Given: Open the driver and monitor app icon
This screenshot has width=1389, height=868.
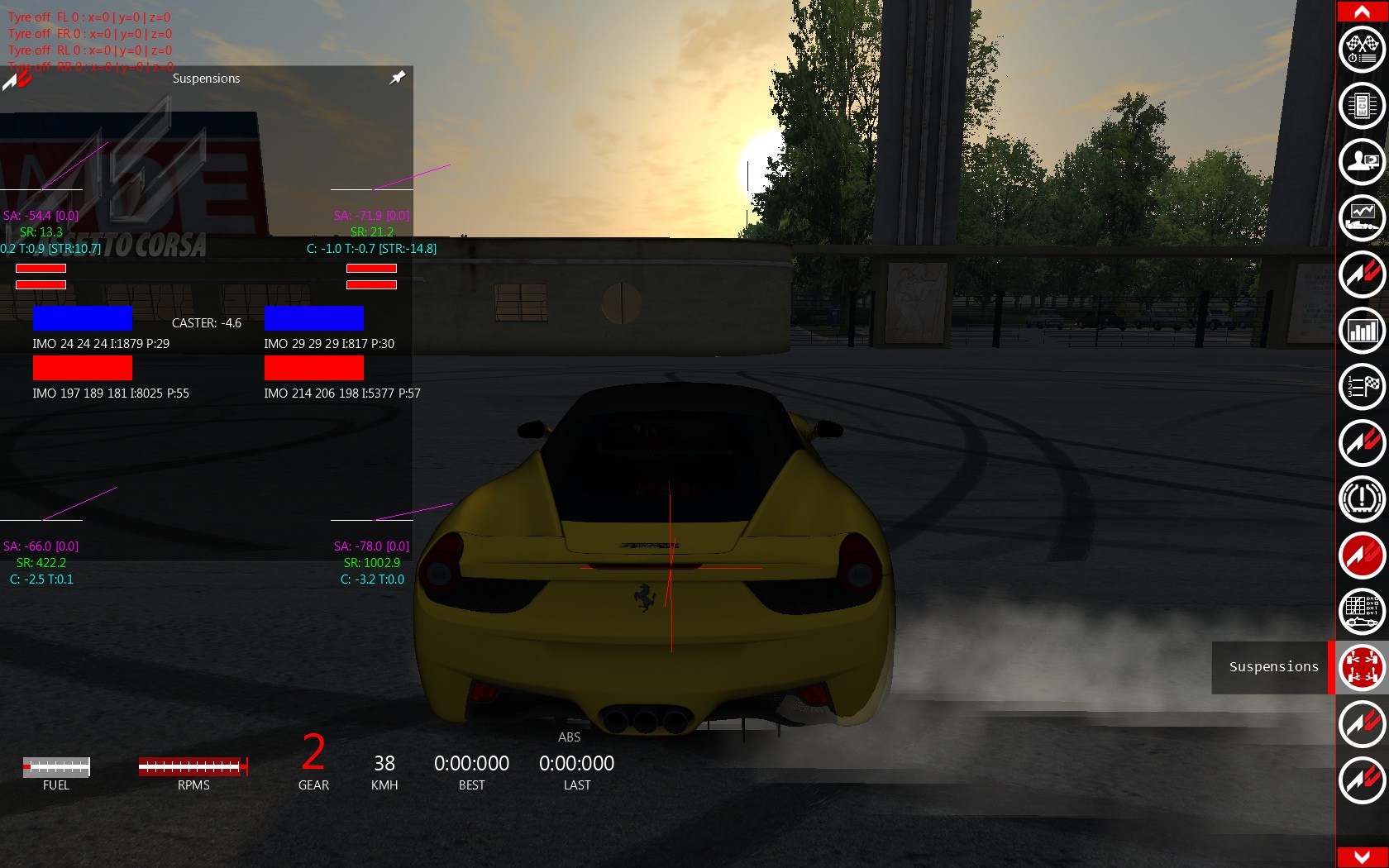Looking at the screenshot, I should point(1362,162).
